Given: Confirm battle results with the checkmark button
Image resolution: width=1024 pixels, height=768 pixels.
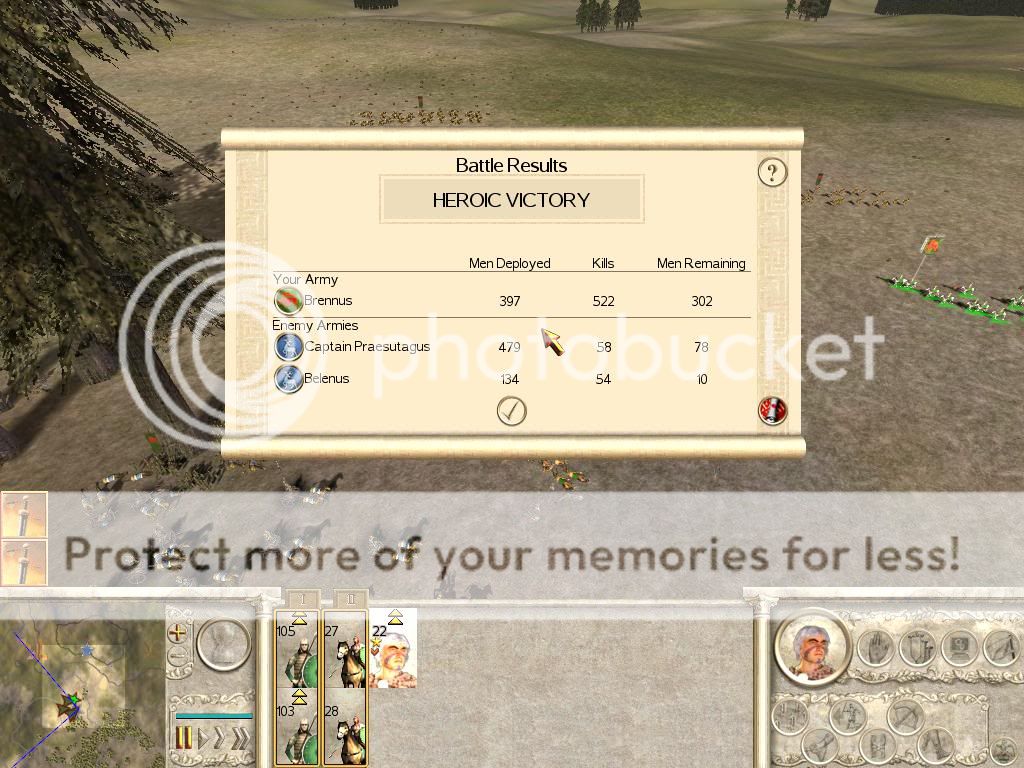Looking at the screenshot, I should click(x=511, y=411).
